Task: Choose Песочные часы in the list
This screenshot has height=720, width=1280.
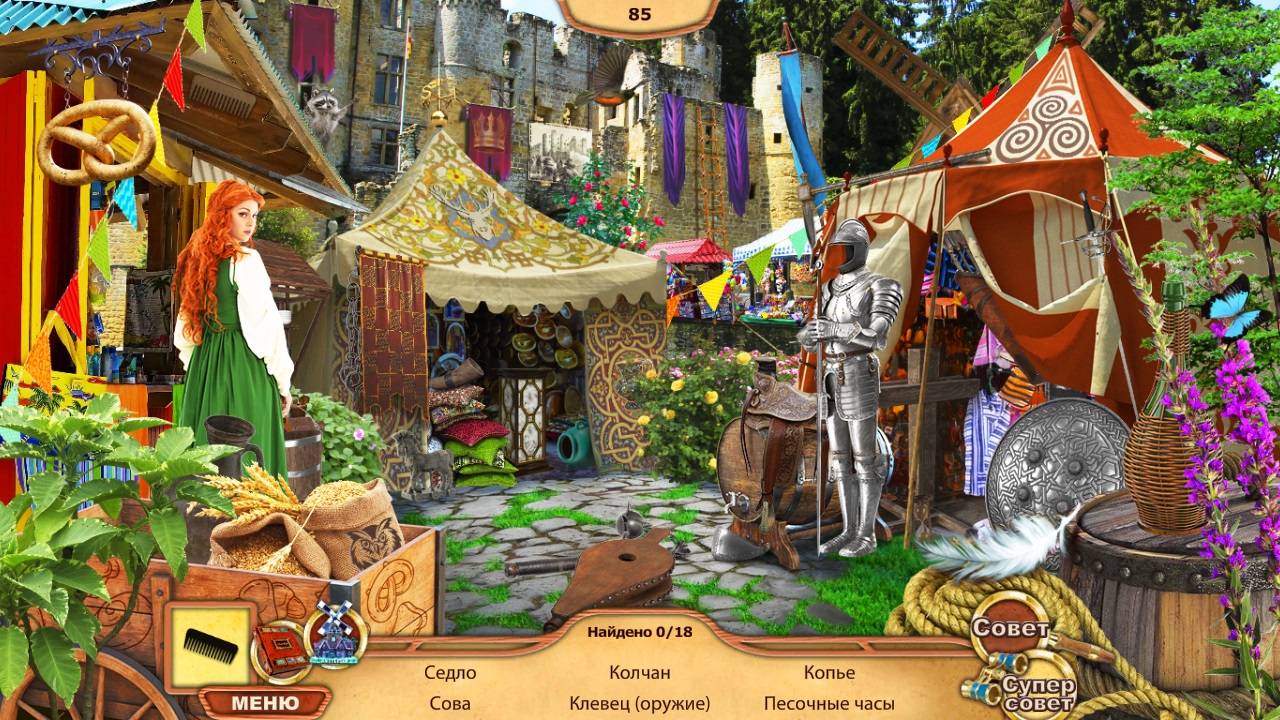Action: point(829,703)
